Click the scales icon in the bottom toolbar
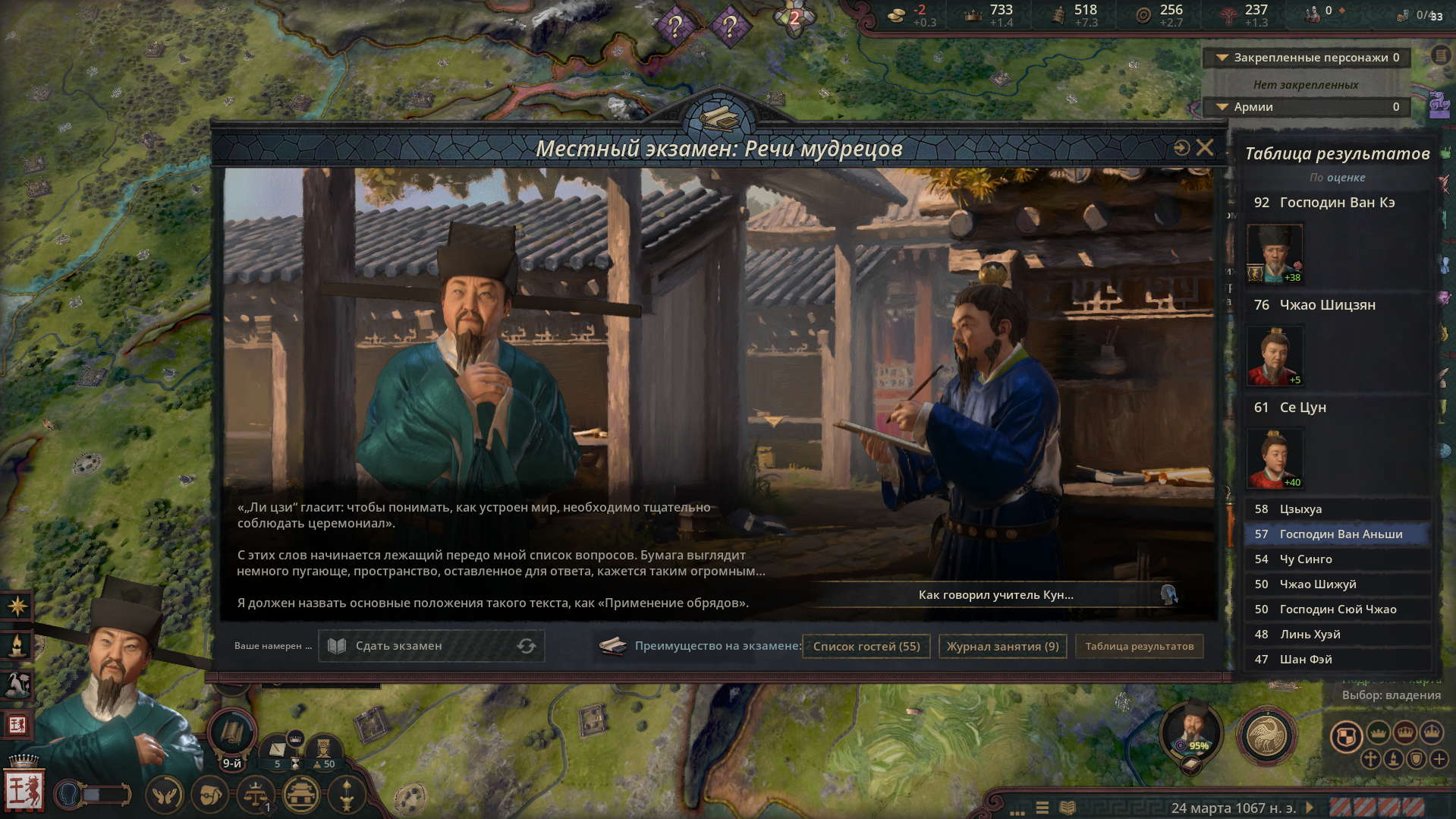This screenshot has width=1456, height=819. pos(255,794)
